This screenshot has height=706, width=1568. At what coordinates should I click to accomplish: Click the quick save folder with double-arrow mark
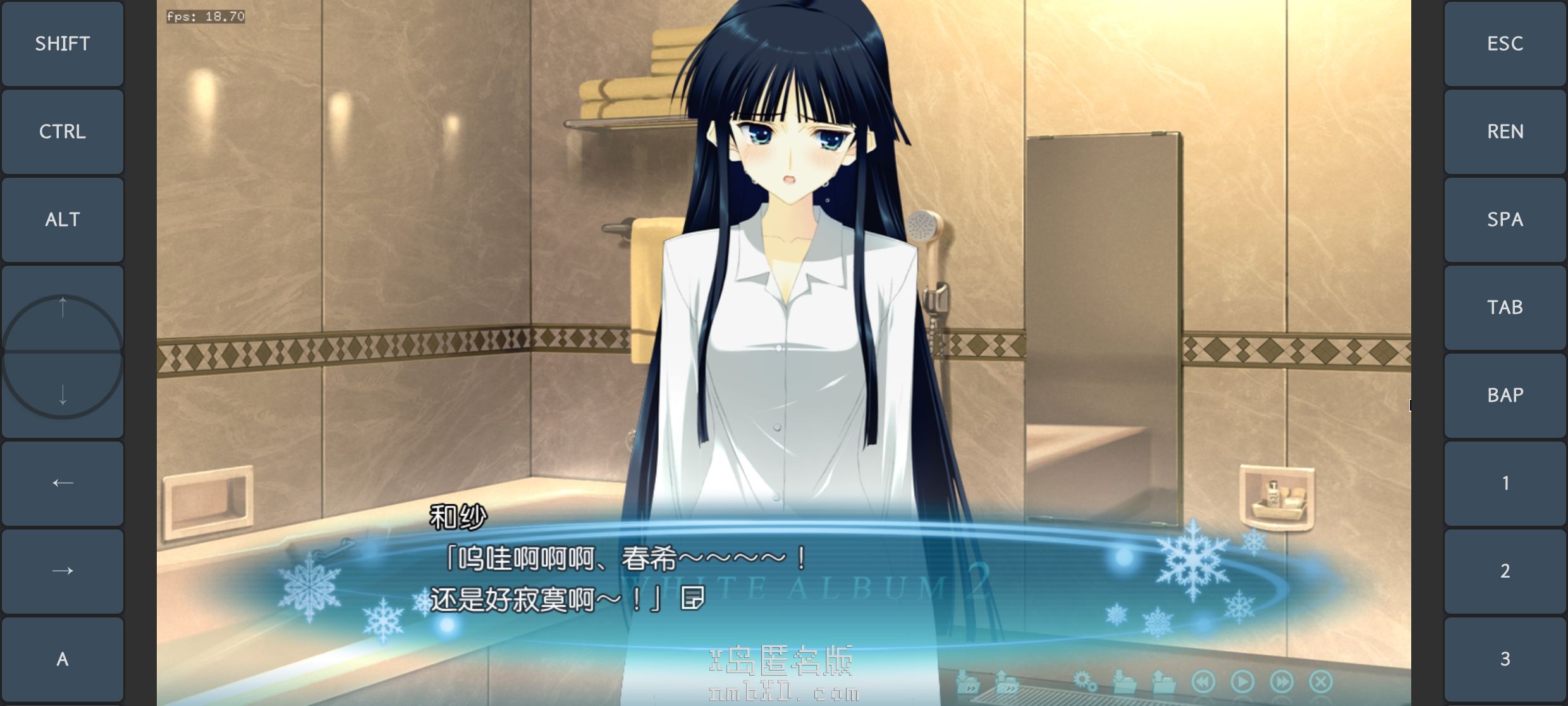click(968, 681)
